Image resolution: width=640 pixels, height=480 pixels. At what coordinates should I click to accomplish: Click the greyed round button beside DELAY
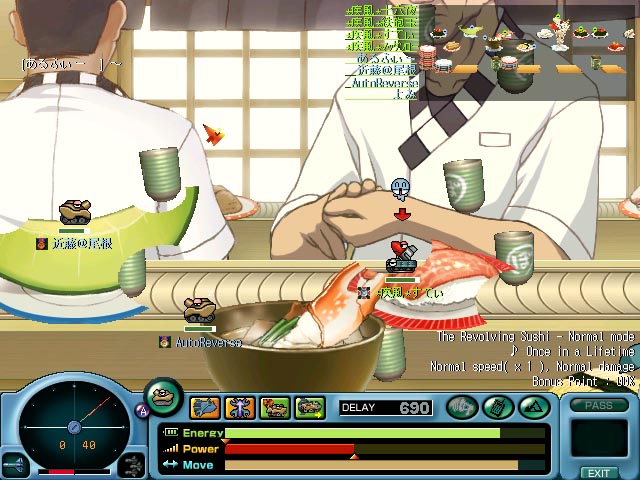[x=462, y=407]
